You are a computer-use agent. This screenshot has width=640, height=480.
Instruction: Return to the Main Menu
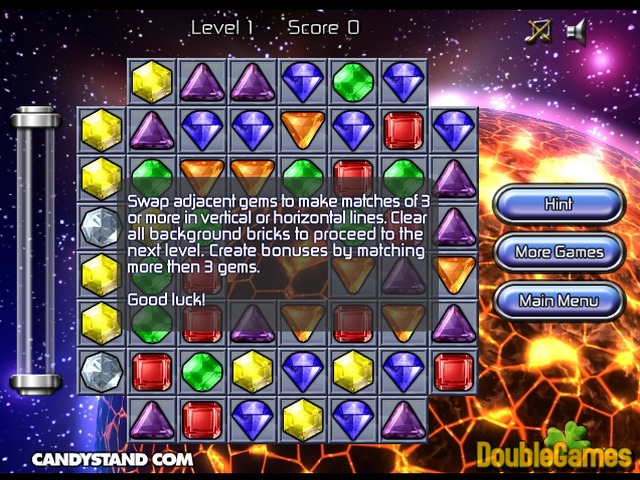558,300
